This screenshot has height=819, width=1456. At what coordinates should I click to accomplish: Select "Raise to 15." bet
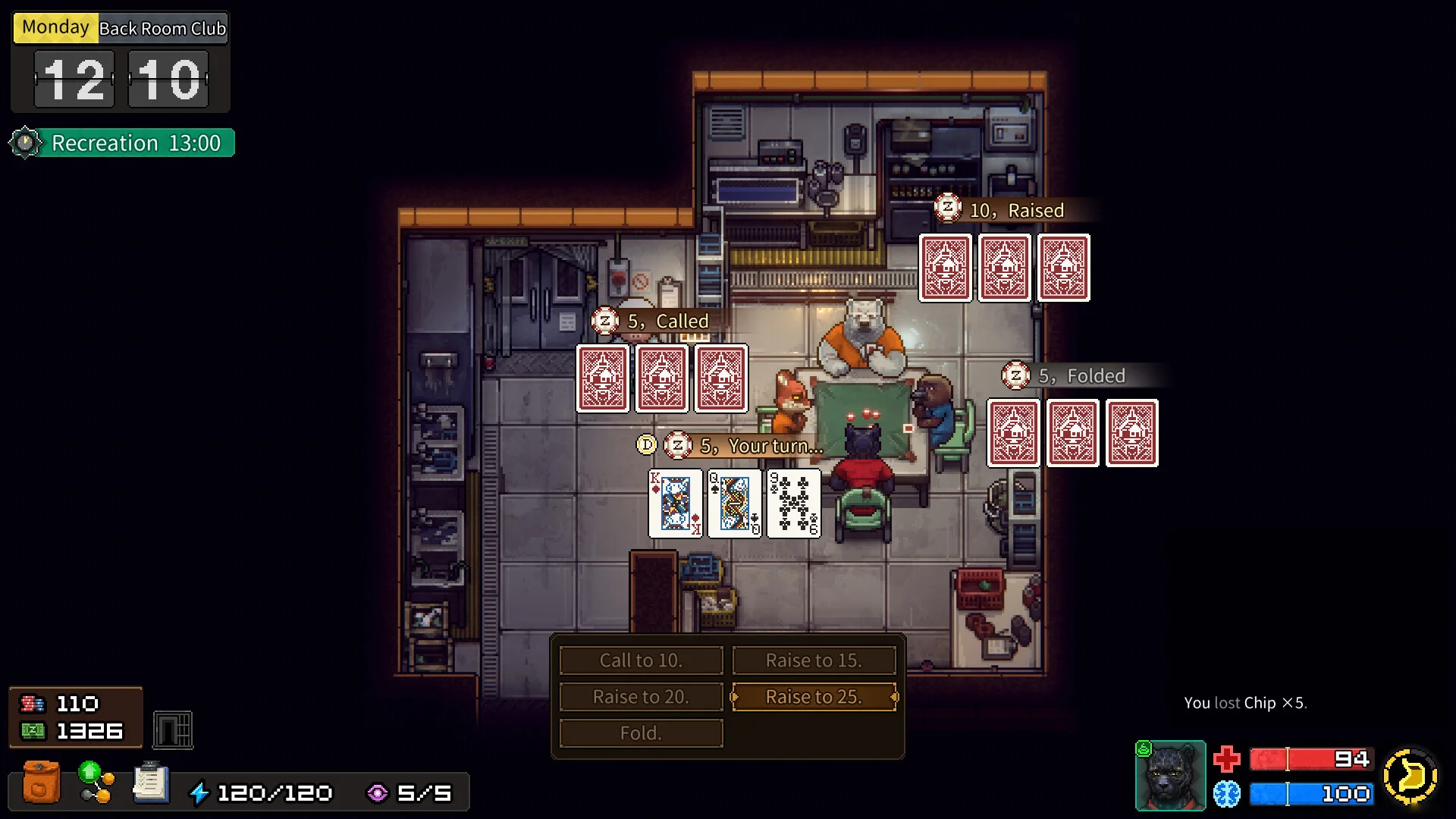[x=814, y=661]
